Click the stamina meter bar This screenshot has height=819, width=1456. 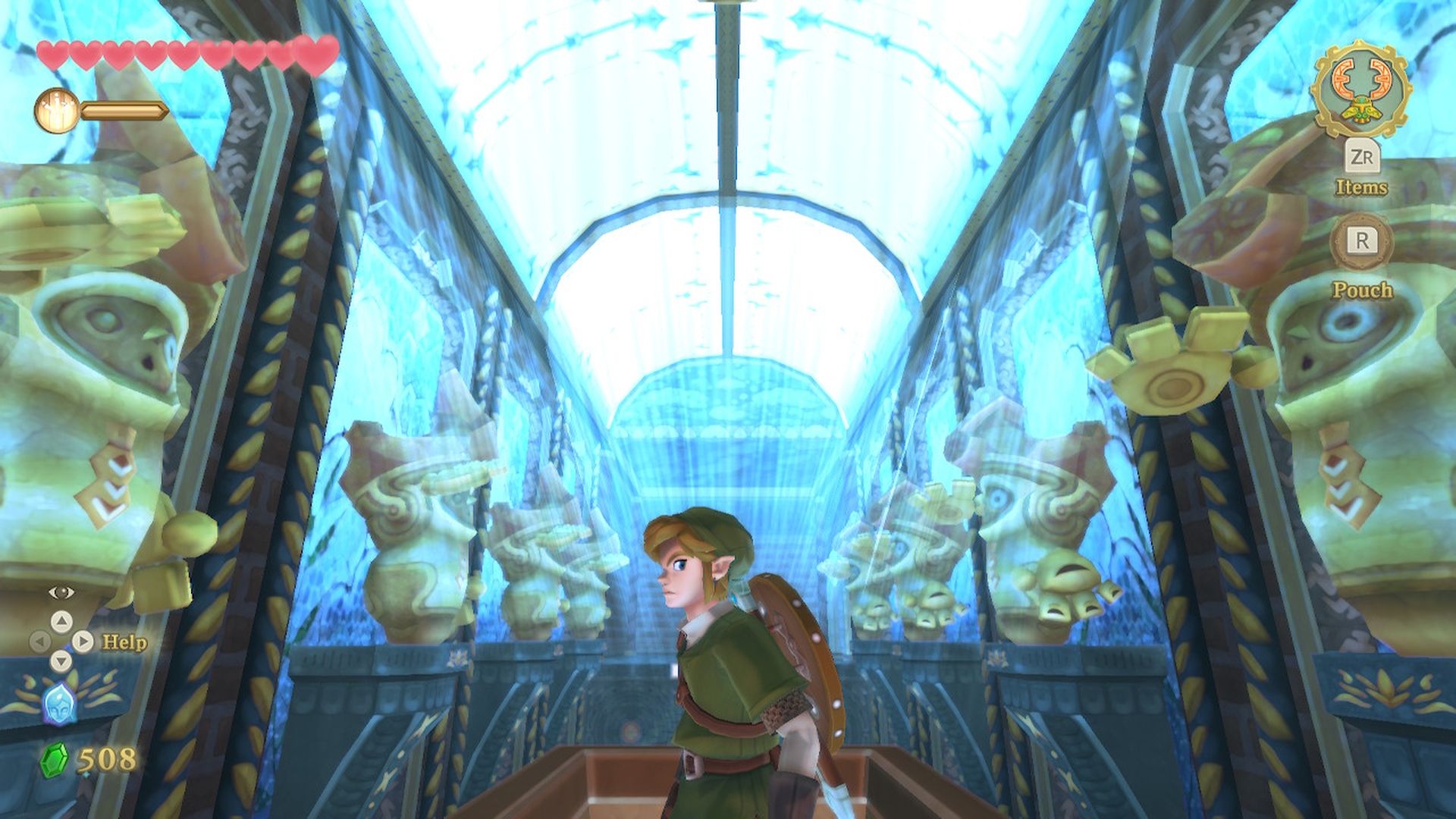click(125, 108)
